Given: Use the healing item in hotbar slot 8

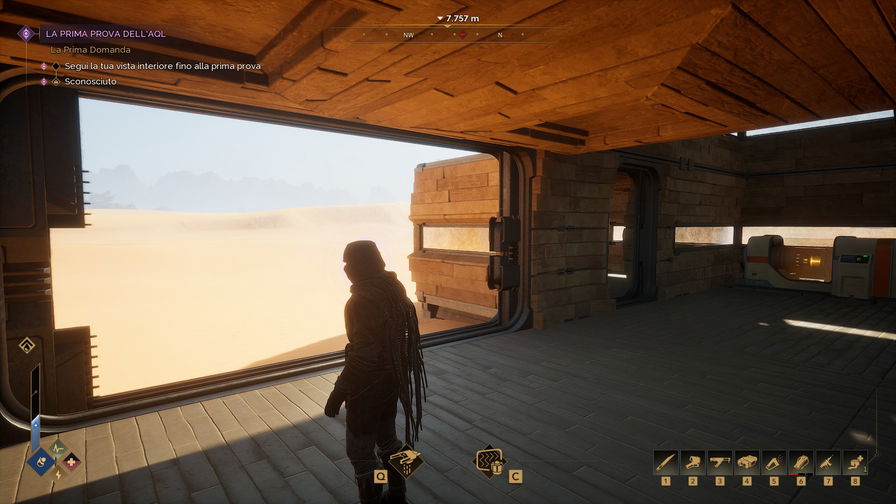Looking at the screenshot, I should 854,462.
